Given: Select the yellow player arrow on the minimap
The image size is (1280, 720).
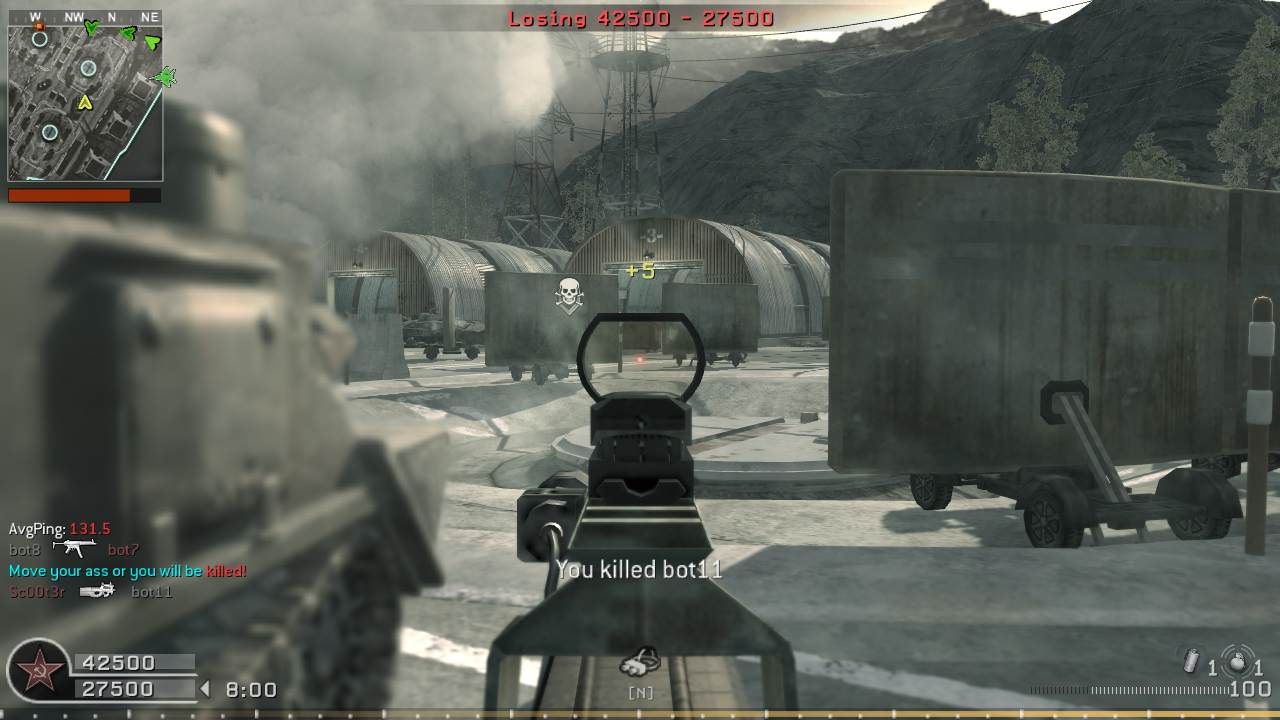Looking at the screenshot, I should (85, 101).
